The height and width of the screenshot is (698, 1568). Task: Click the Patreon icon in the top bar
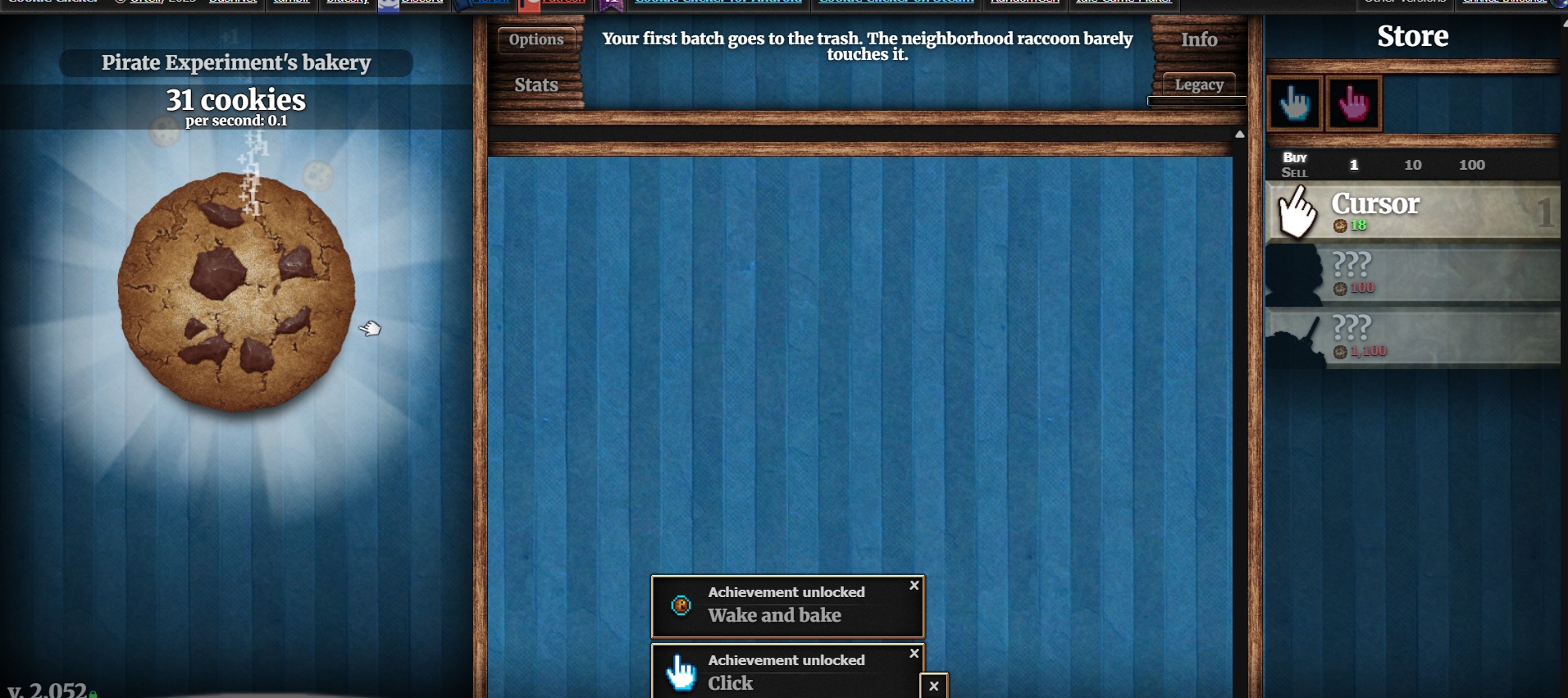click(529, 4)
